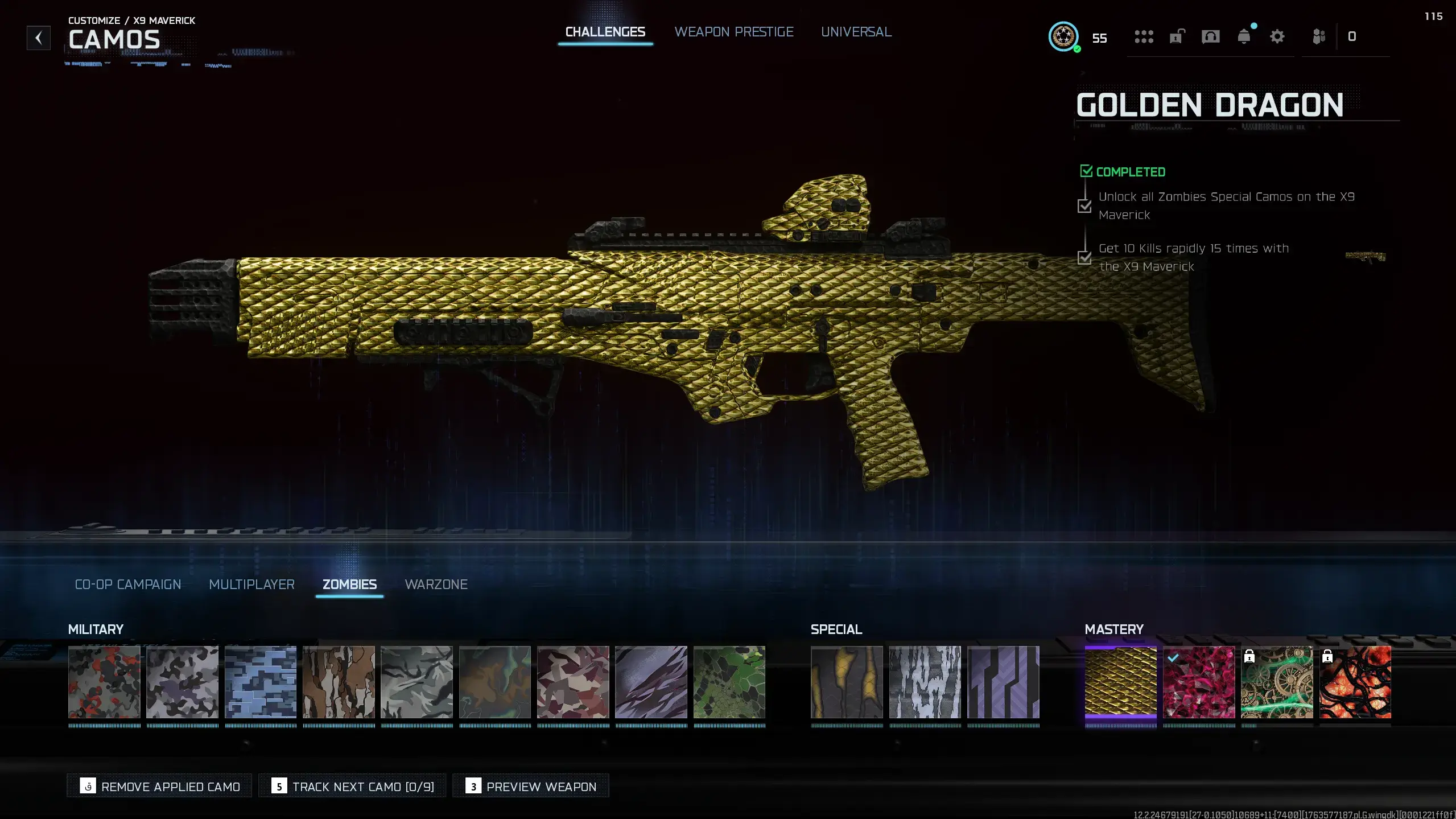Screen dimensions: 1456x819
Task: Select the first Military camo thumbnail
Action: click(x=104, y=683)
